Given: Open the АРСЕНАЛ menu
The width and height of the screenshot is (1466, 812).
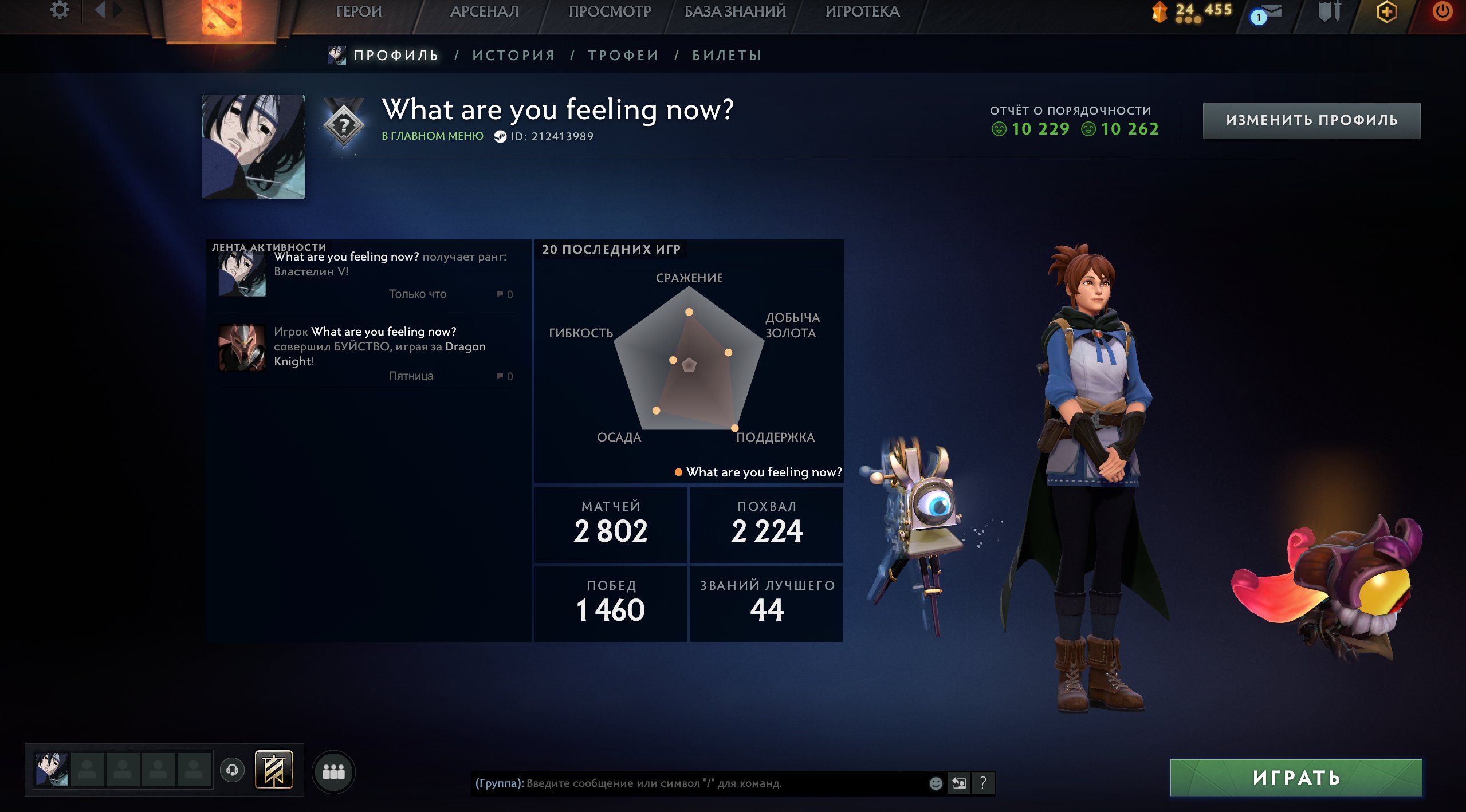Looking at the screenshot, I should pos(485,11).
